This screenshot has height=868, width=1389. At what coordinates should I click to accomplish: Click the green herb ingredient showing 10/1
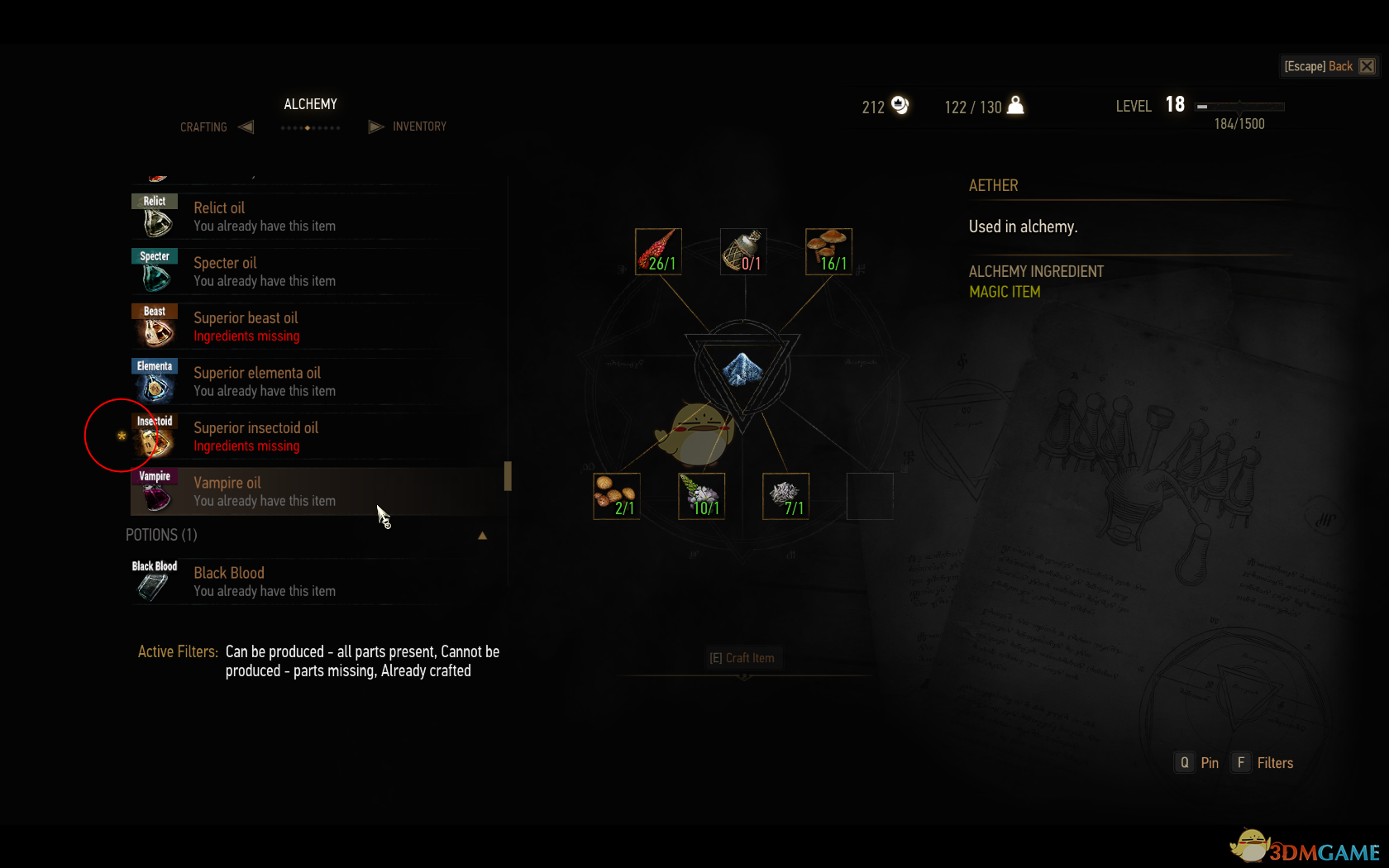701,496
